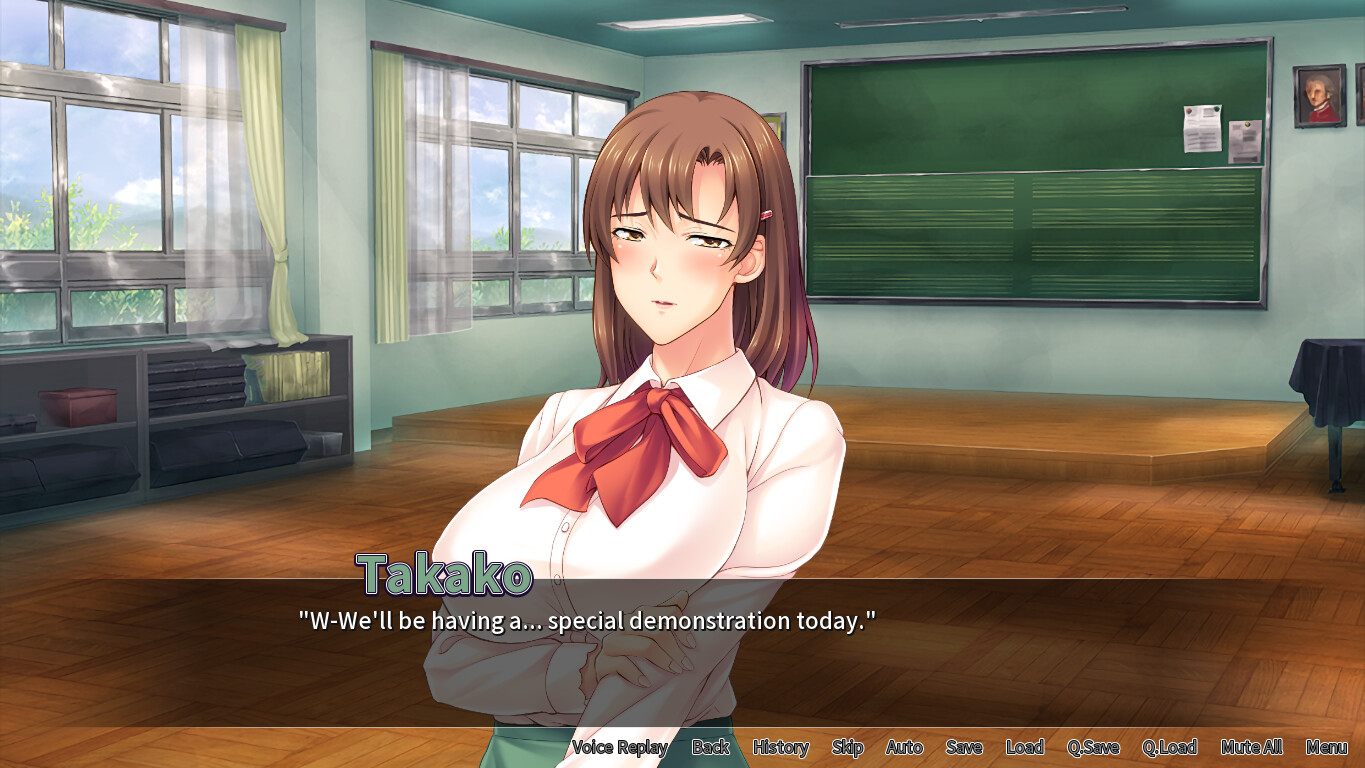1365x768 pixels.
Task: Enable Skip mode to fast-forward text
Action: click(x=847, y=747)
